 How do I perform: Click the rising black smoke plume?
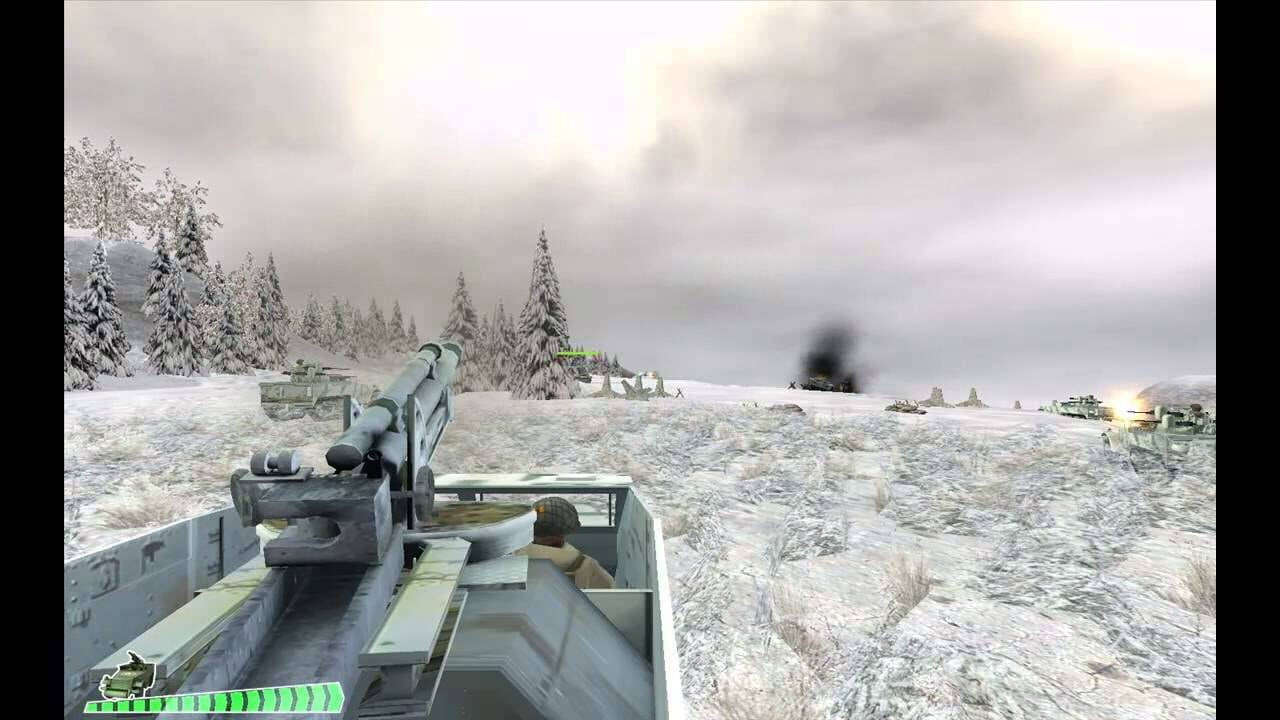coord(825,345)
